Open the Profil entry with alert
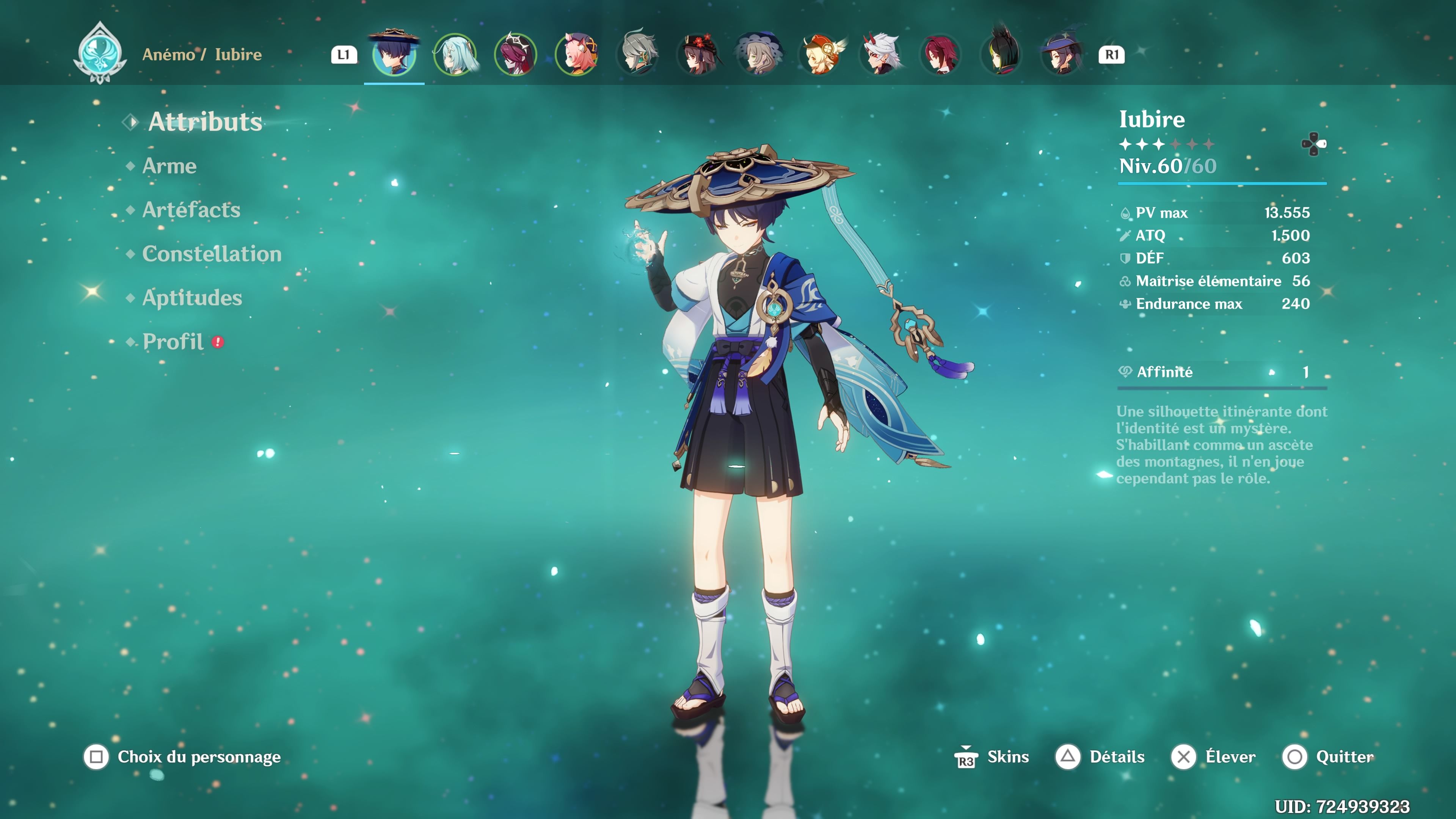Screen dimensions: 1456x819 coord(173,341)
